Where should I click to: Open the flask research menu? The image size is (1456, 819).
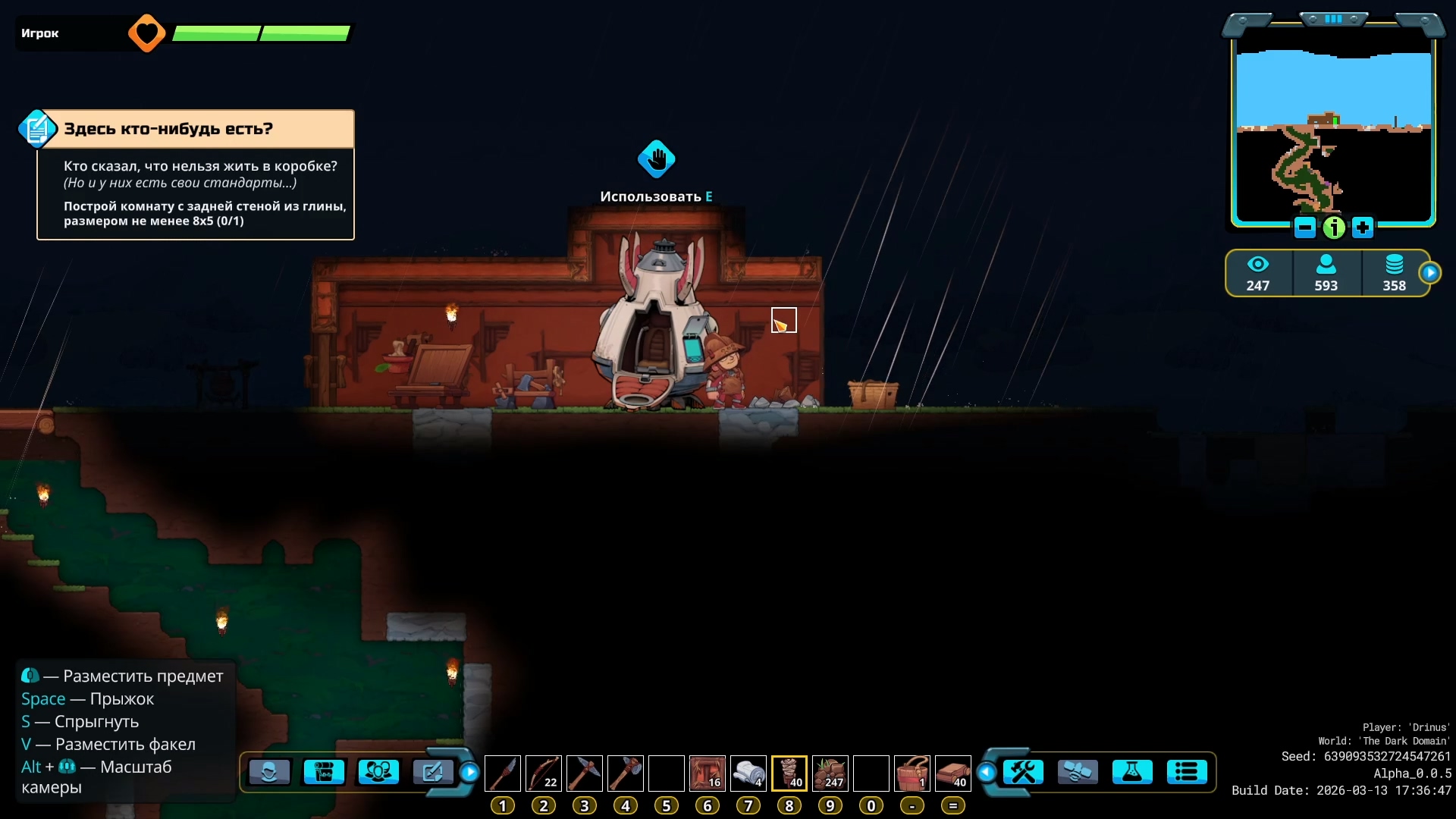[x=1131, y=773]
